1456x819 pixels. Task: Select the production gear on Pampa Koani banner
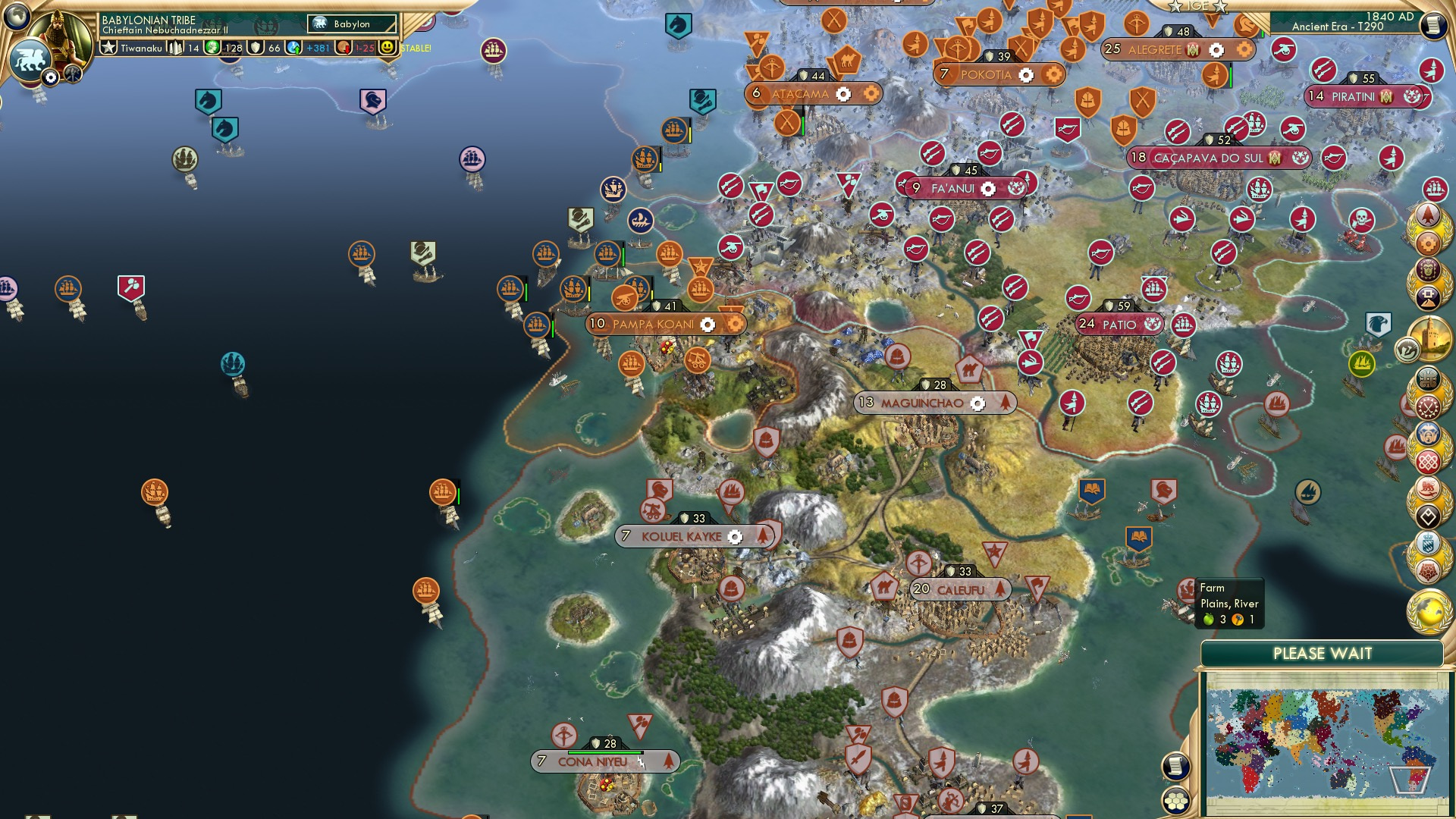[708, 324]
